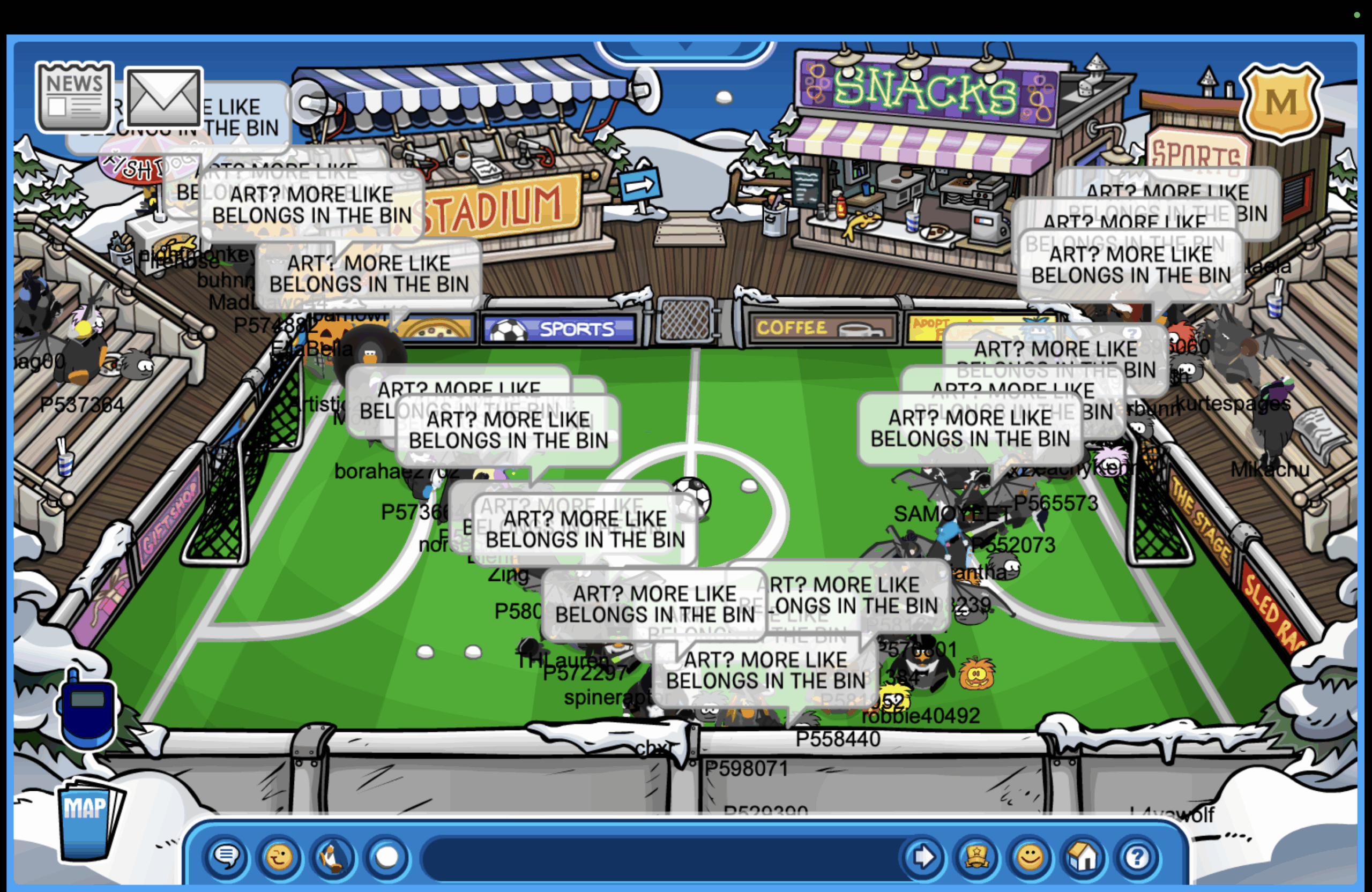Open the player card badge button
The width and height of the screenshot is (1372, 892).
(x=976, y=857)
